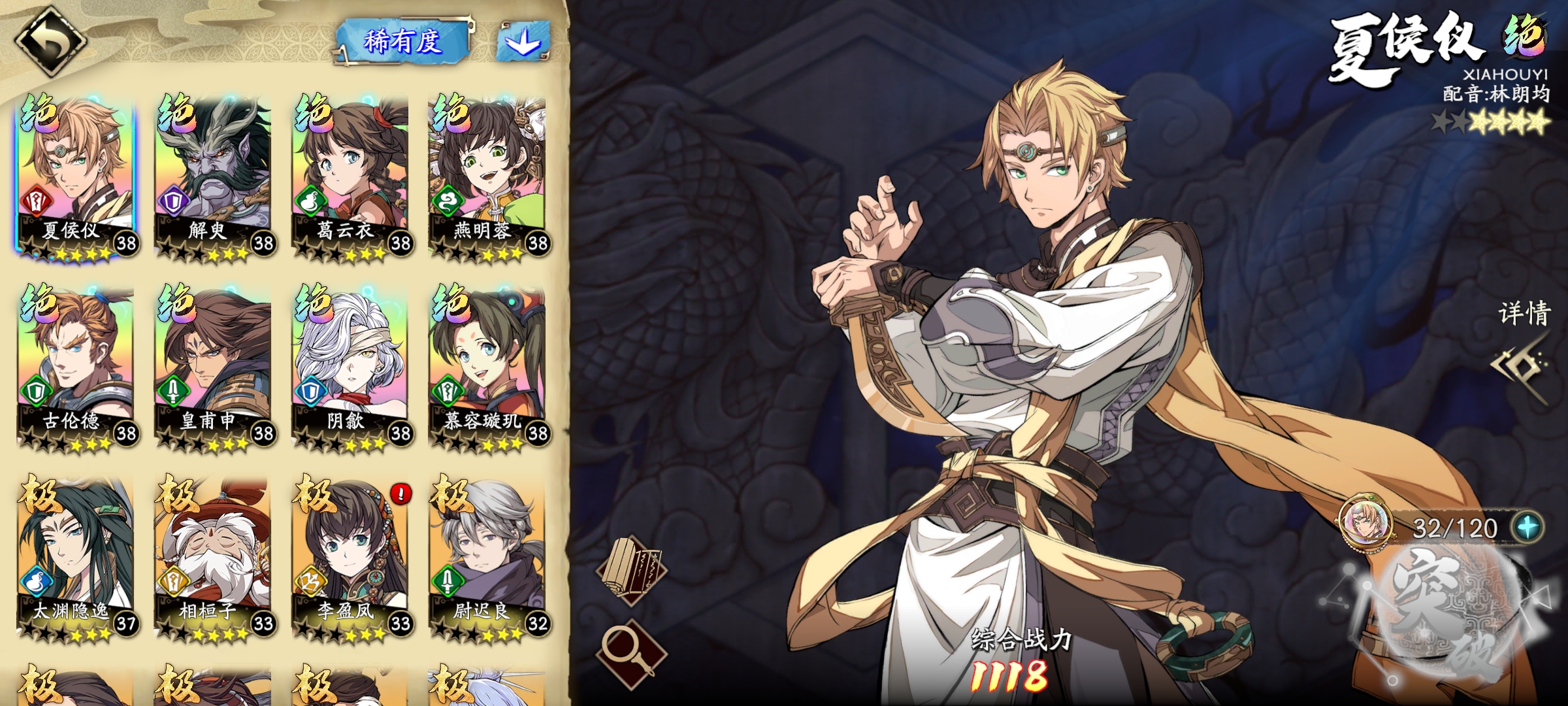This screenshot has height=706, width=1568.
Task: Go back with the return arrow button
Action: point(50,41)
